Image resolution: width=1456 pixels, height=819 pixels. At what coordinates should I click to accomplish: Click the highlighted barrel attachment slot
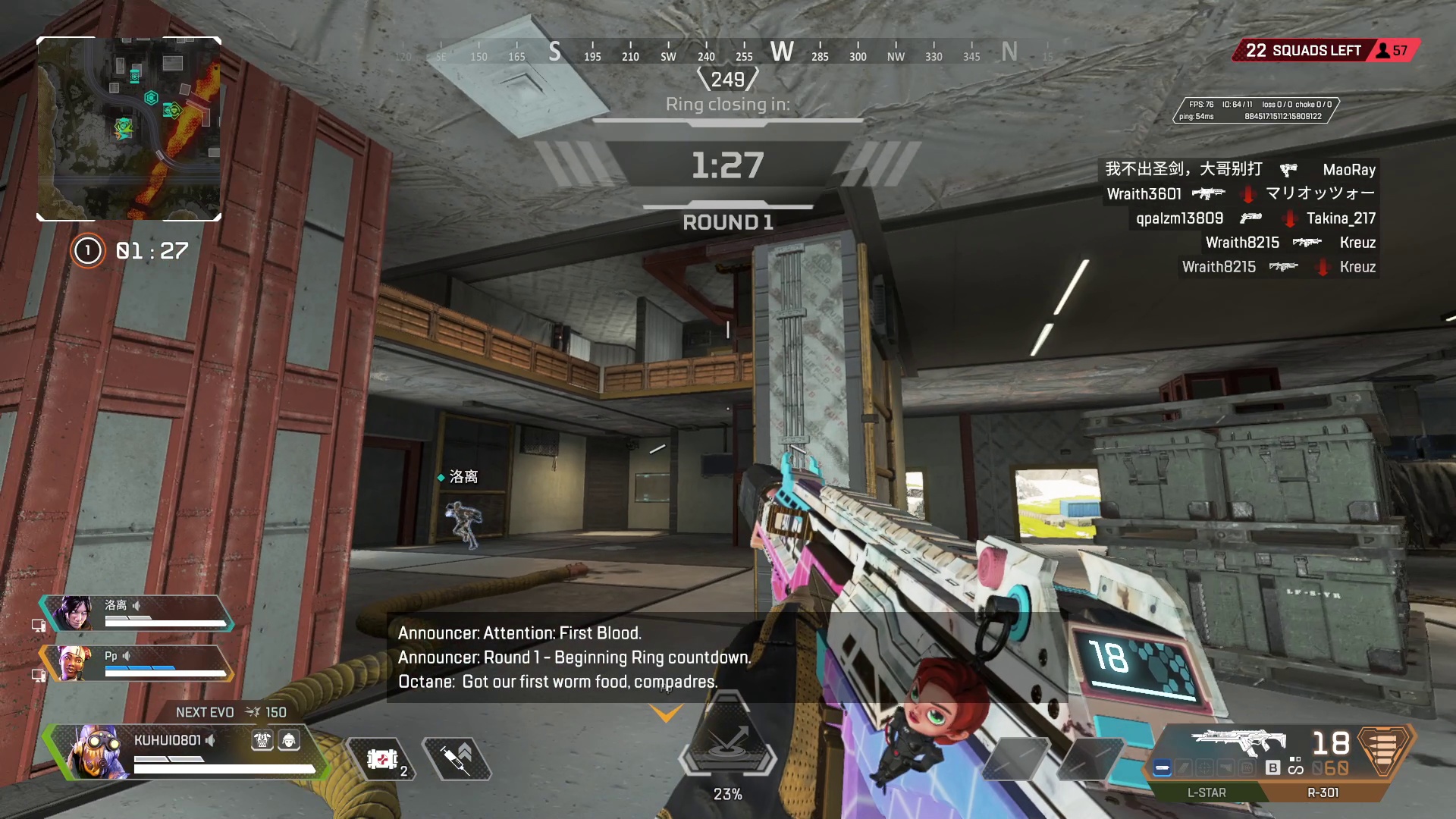point(1163,768)
